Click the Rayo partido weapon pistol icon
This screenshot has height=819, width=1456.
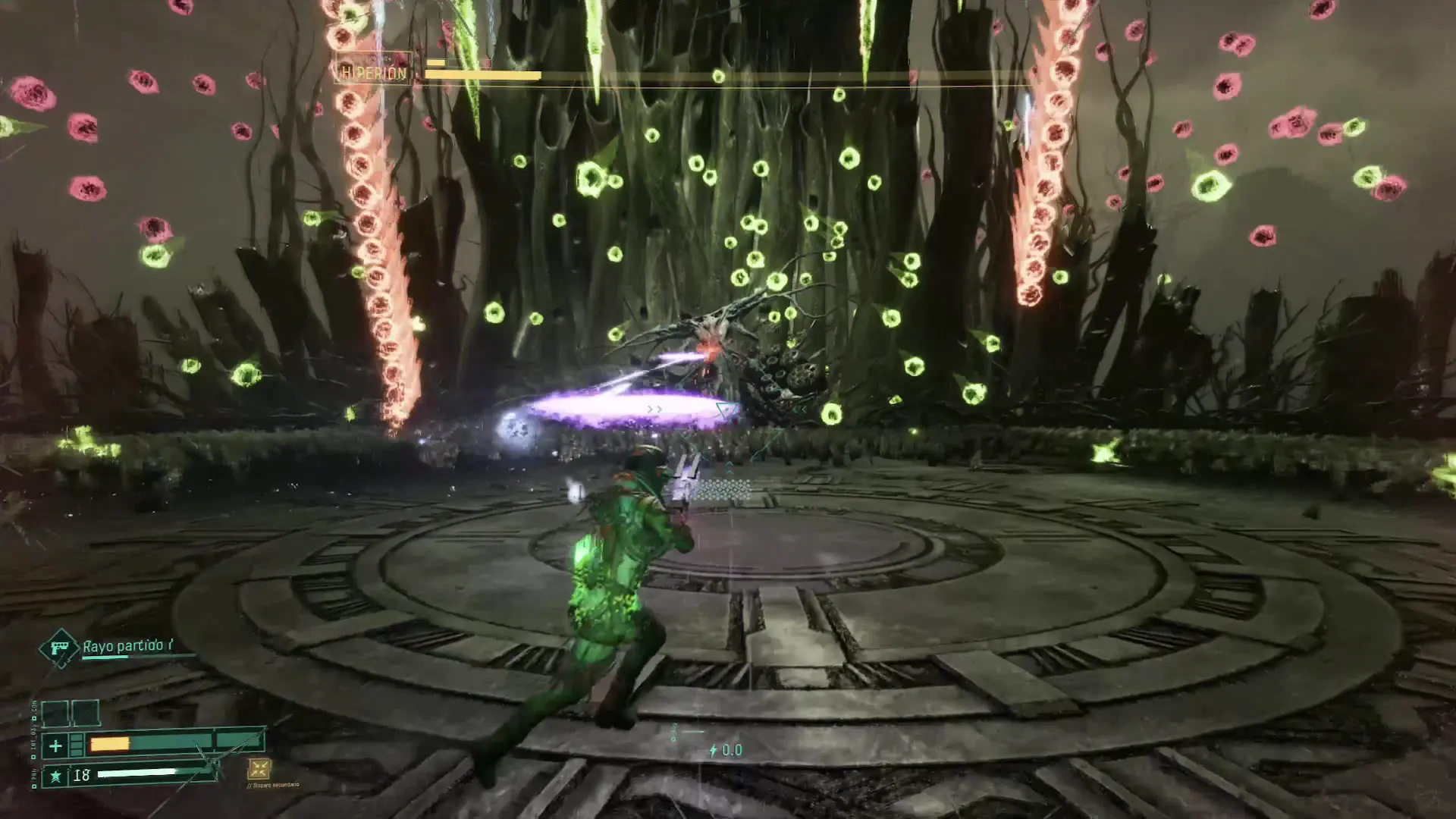pos(58,648)
